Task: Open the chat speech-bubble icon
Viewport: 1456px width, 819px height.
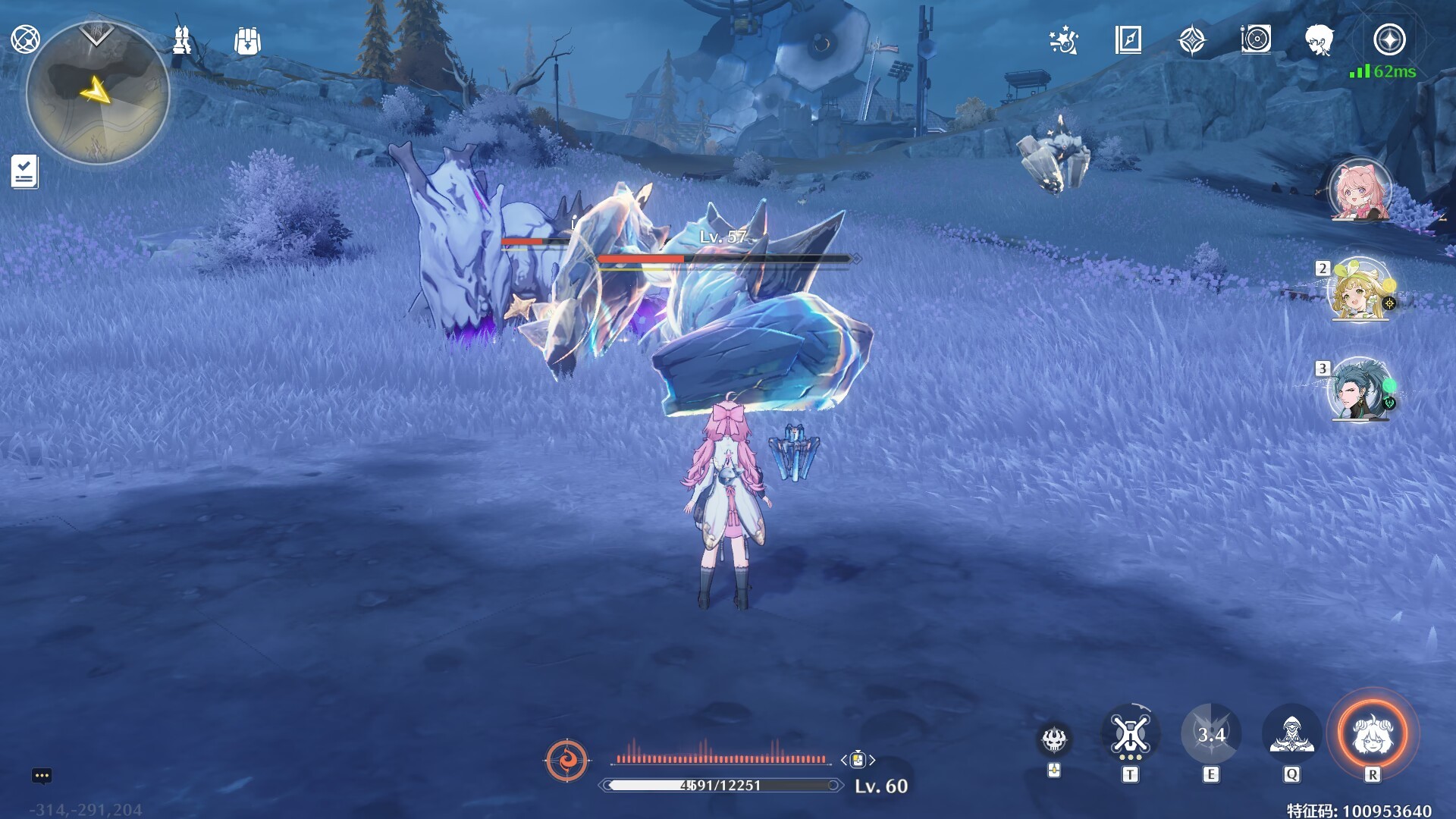Action: [x=42, y=776]
